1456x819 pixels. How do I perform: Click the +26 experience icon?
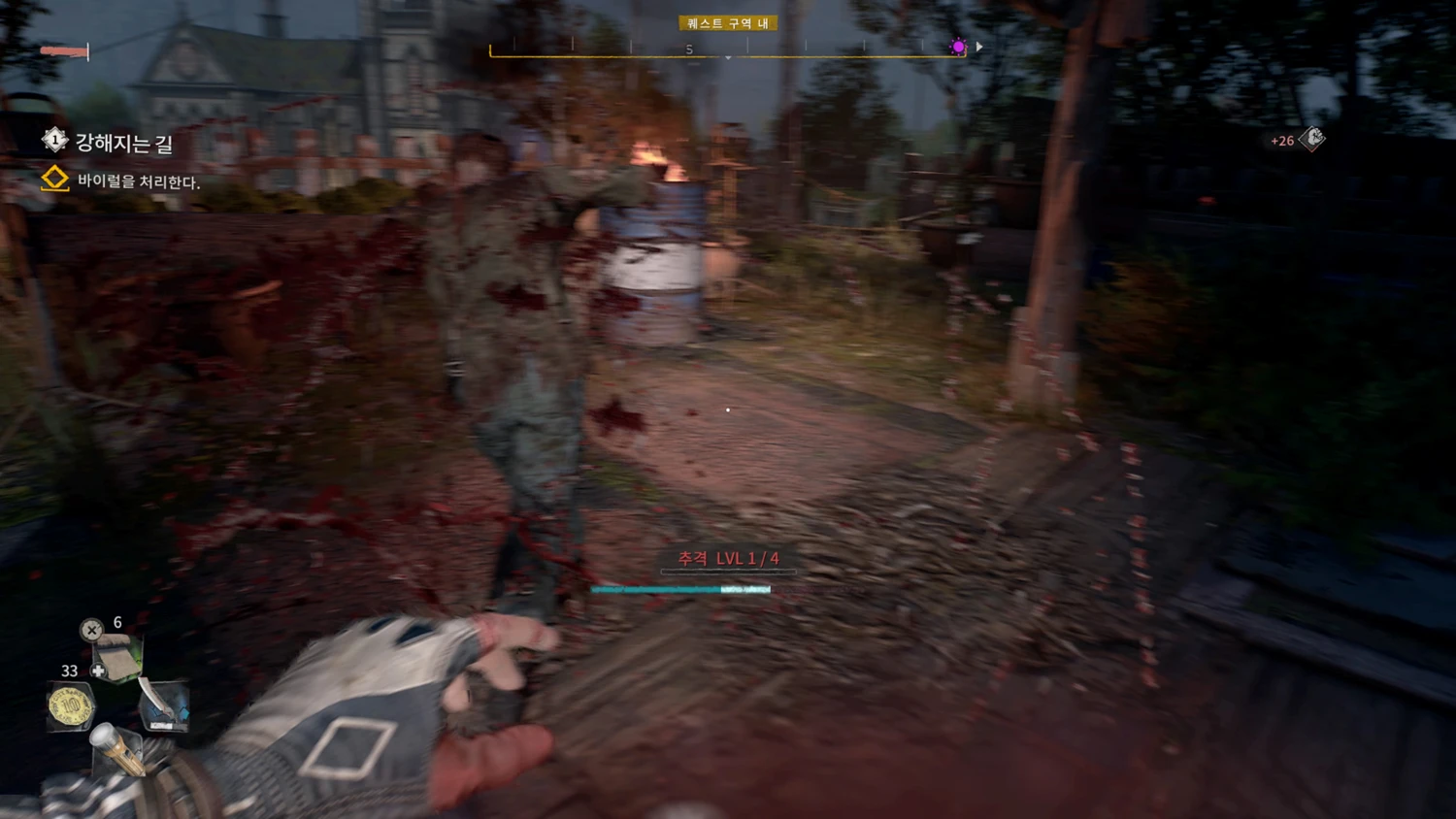coord(1311,140)
